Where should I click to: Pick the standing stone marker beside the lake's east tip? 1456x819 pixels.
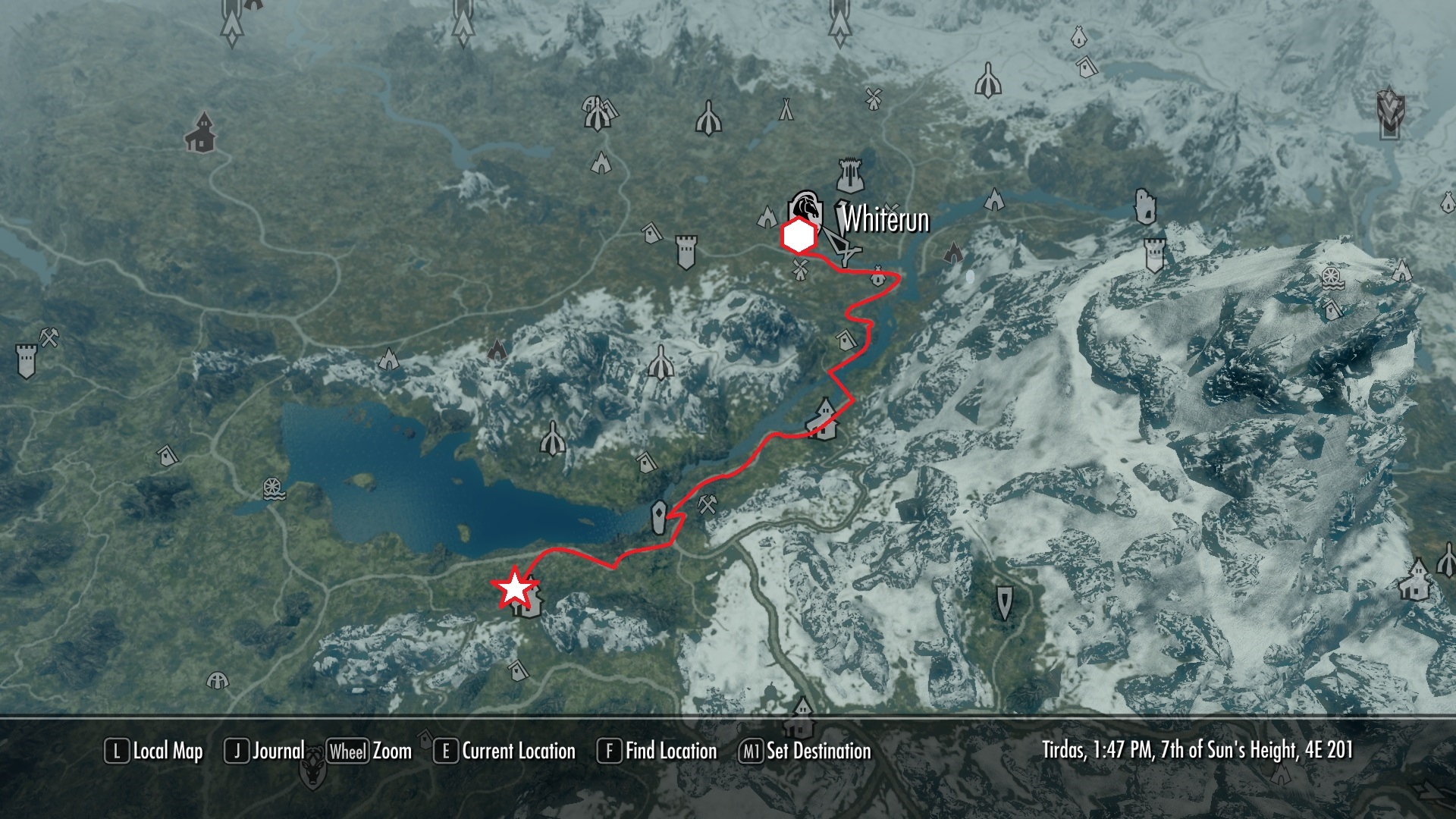659,518
